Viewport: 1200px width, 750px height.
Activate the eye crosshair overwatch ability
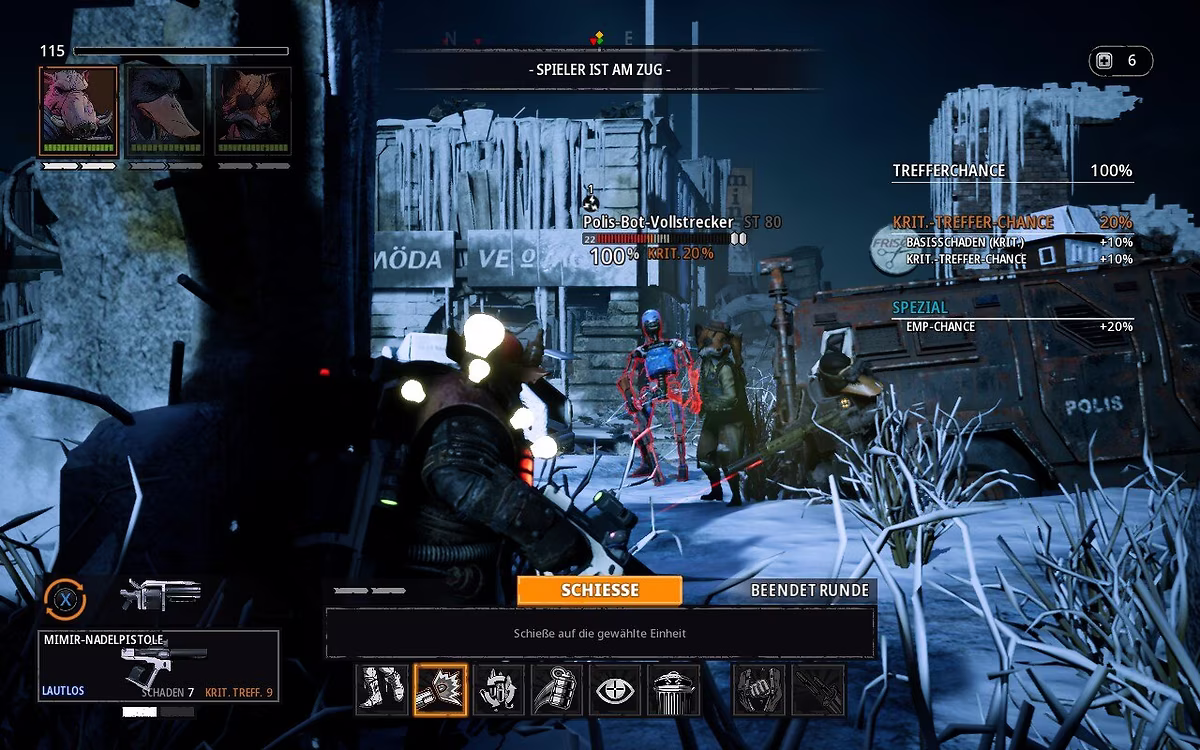tap(615, 690)
